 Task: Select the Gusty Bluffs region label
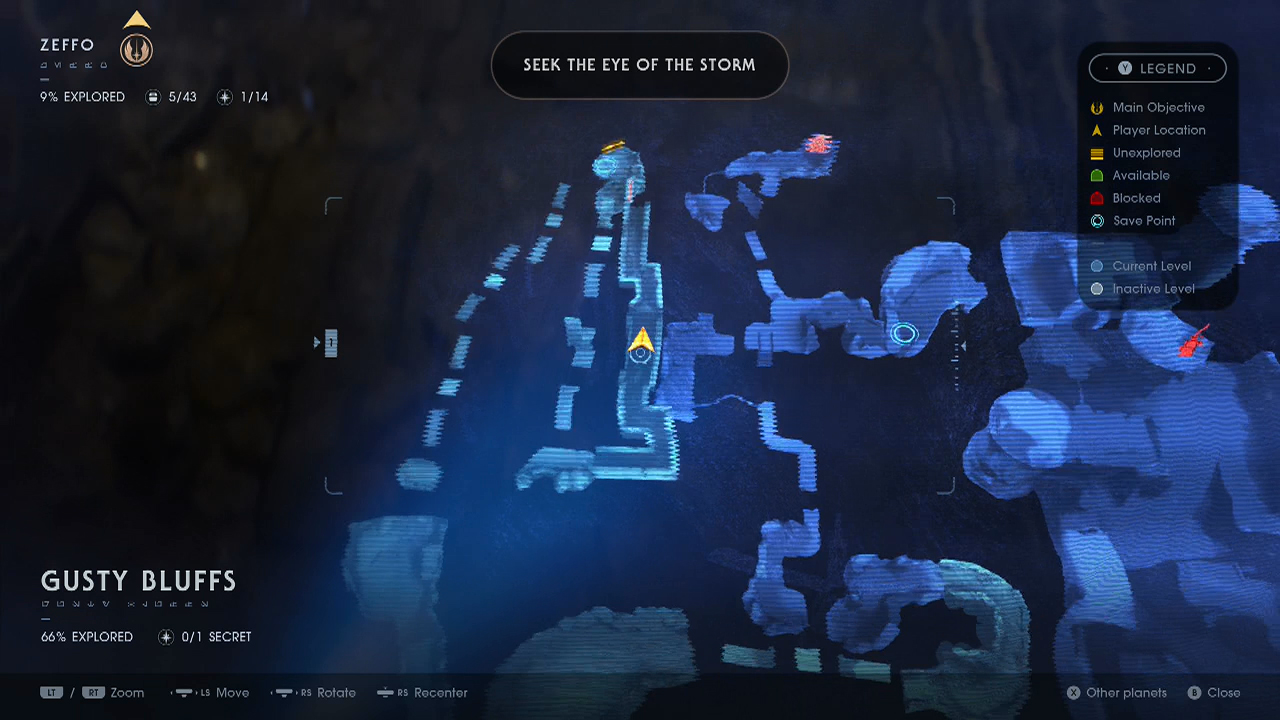click(x=137, y=580)
